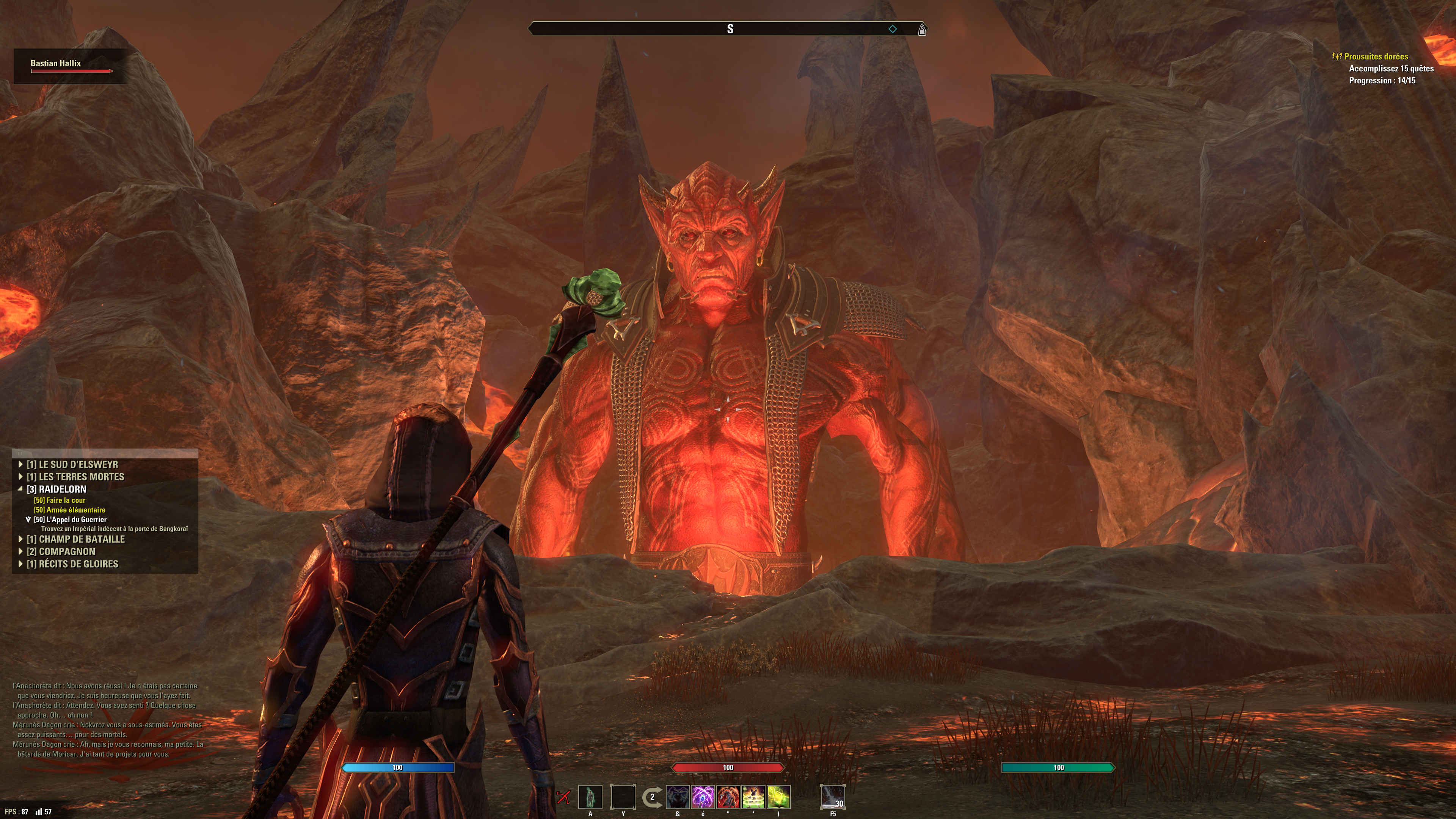Image resolution: width=1456 pixels, height=819 pixels.
Task: Activate the hooded figure lightning ability
Action: 678,797
